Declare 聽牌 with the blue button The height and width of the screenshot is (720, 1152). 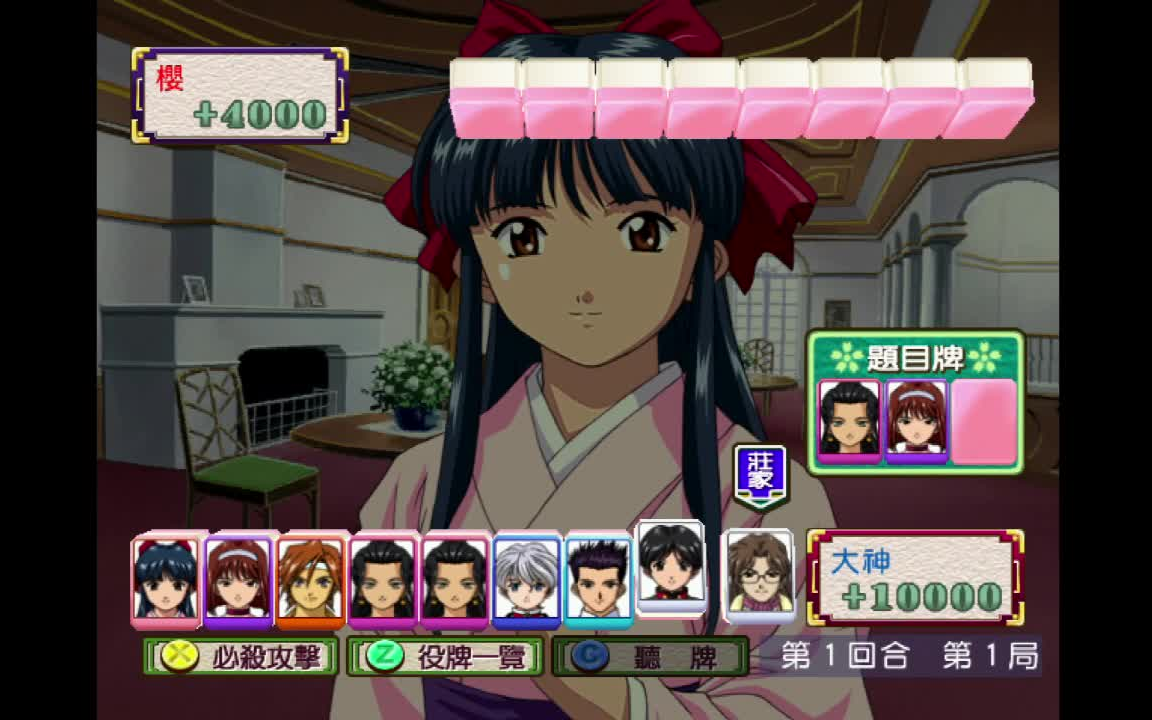(650, 657)
